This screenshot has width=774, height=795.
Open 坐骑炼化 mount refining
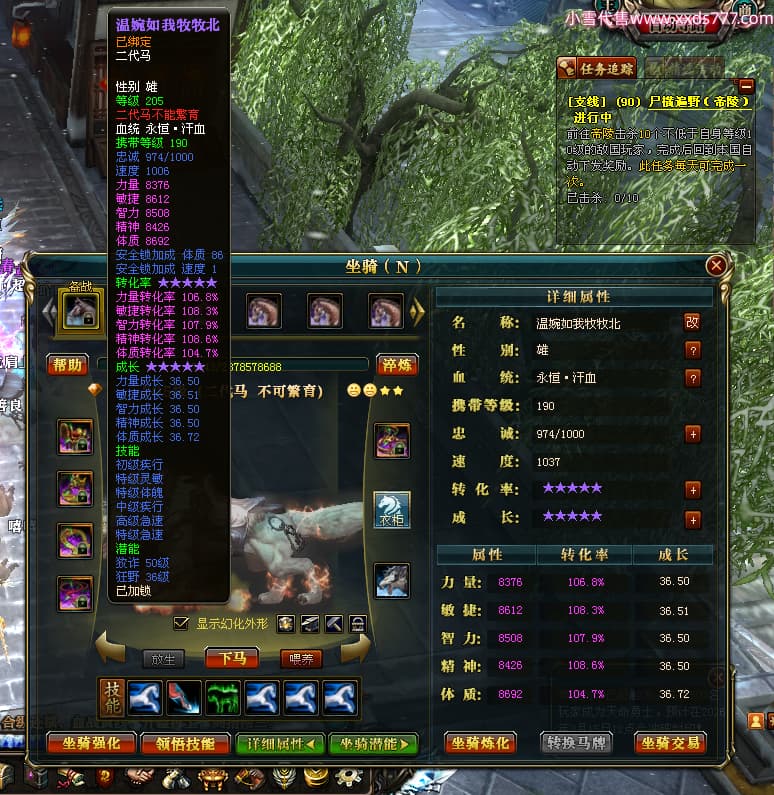click(x=483, y=743)
